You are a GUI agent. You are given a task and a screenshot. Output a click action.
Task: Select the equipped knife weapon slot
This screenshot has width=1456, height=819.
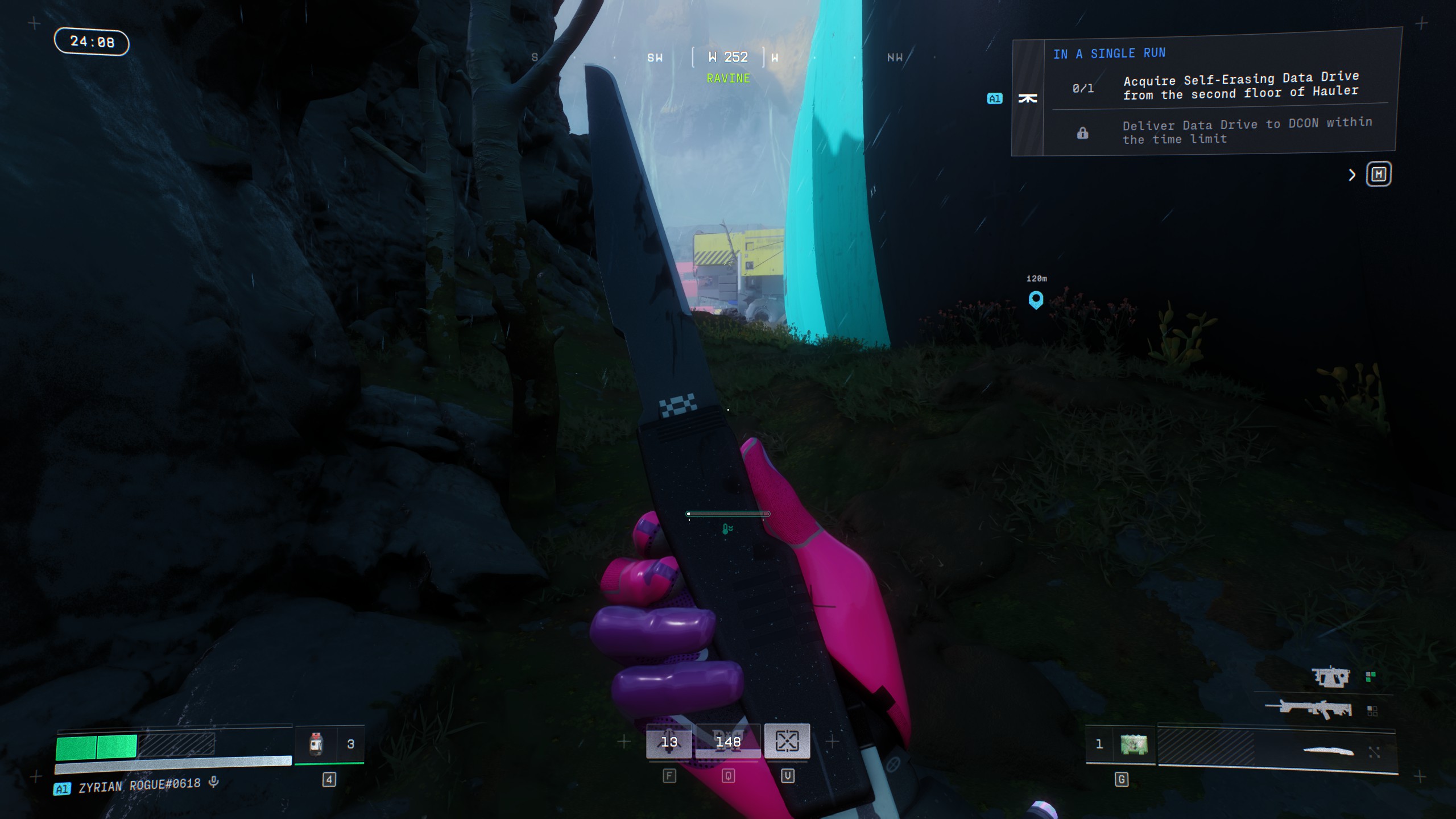1329,751
